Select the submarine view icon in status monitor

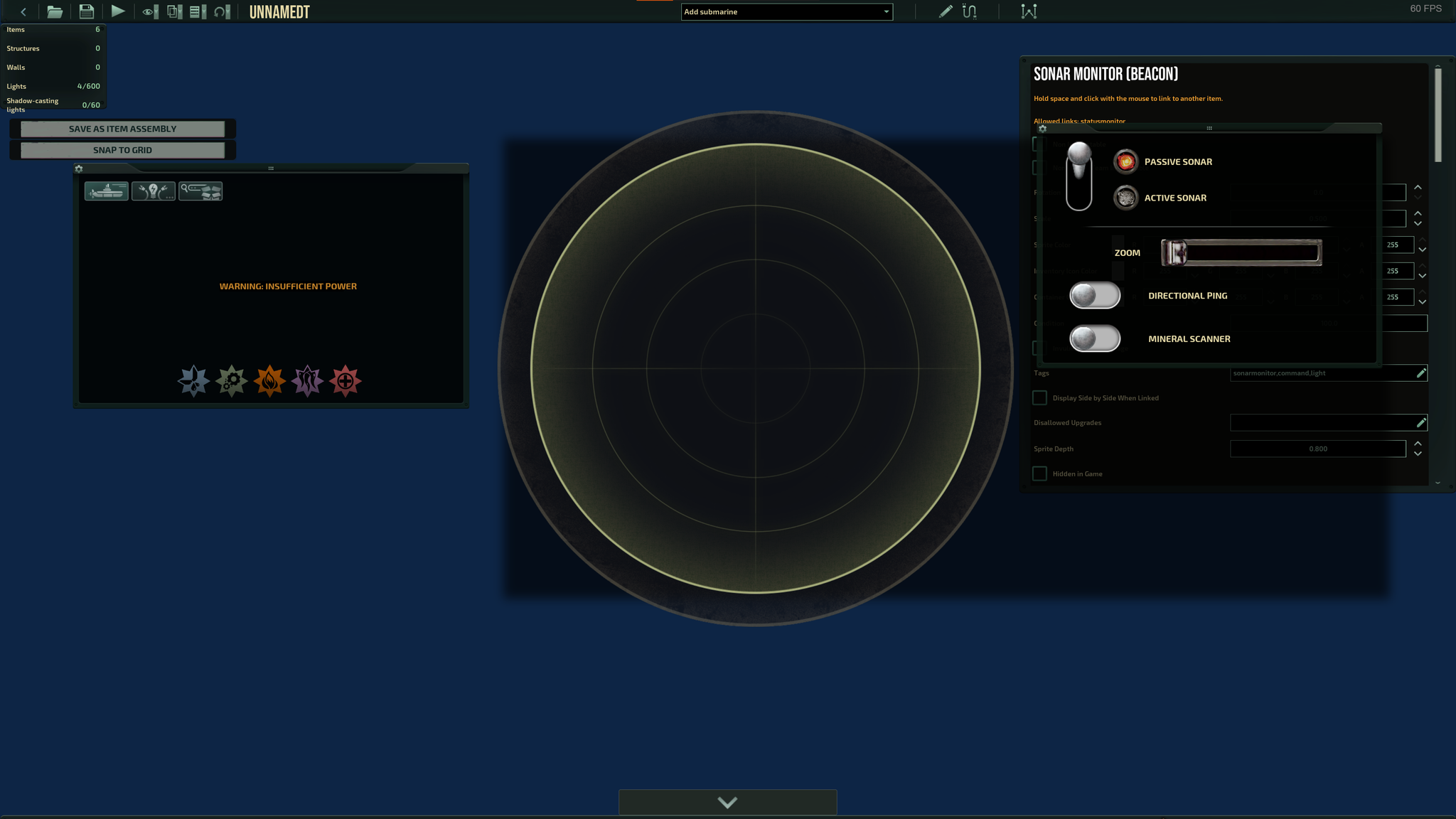tap(106, 191)
